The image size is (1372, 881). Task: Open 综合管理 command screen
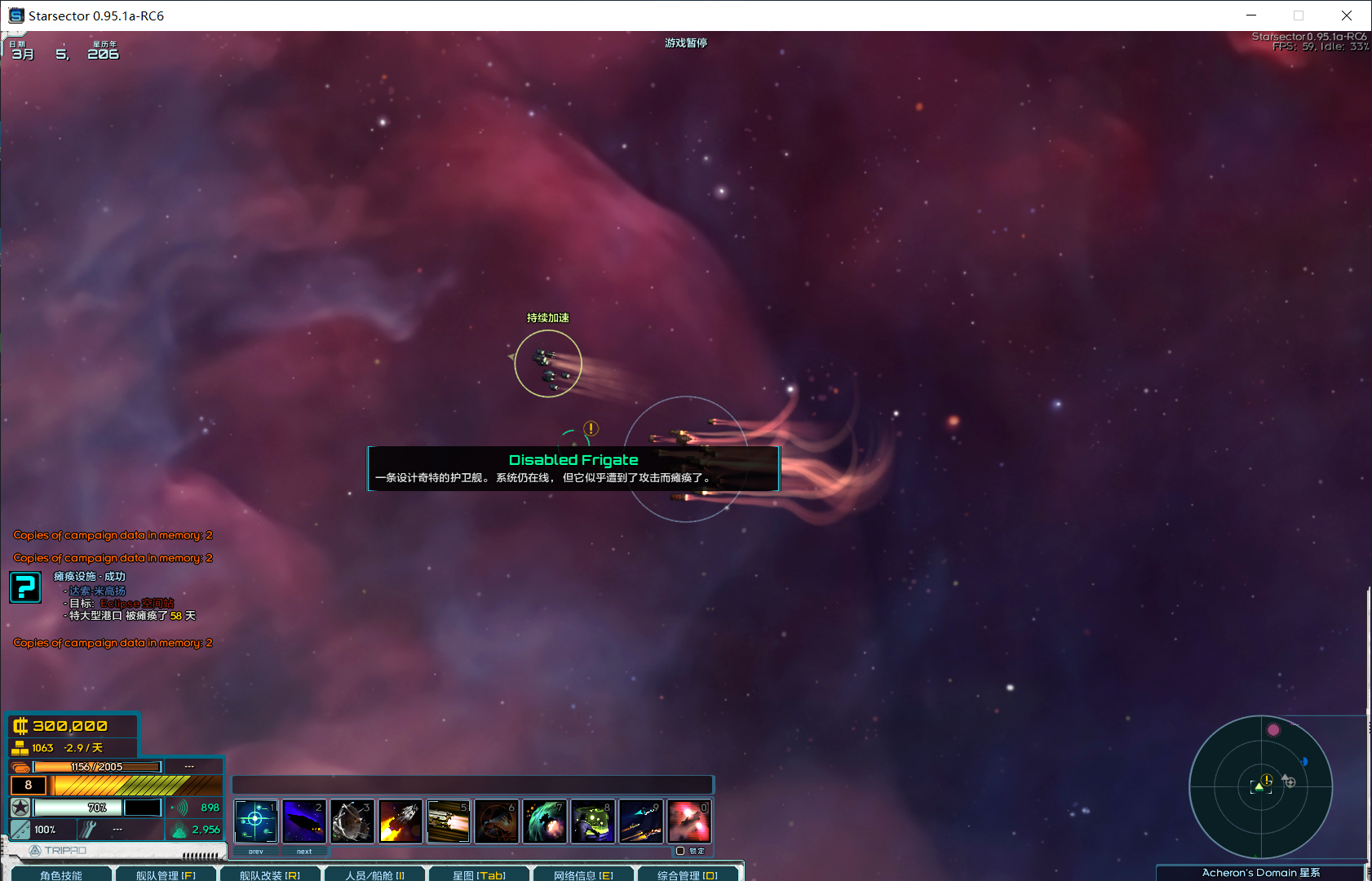(688, 874)
